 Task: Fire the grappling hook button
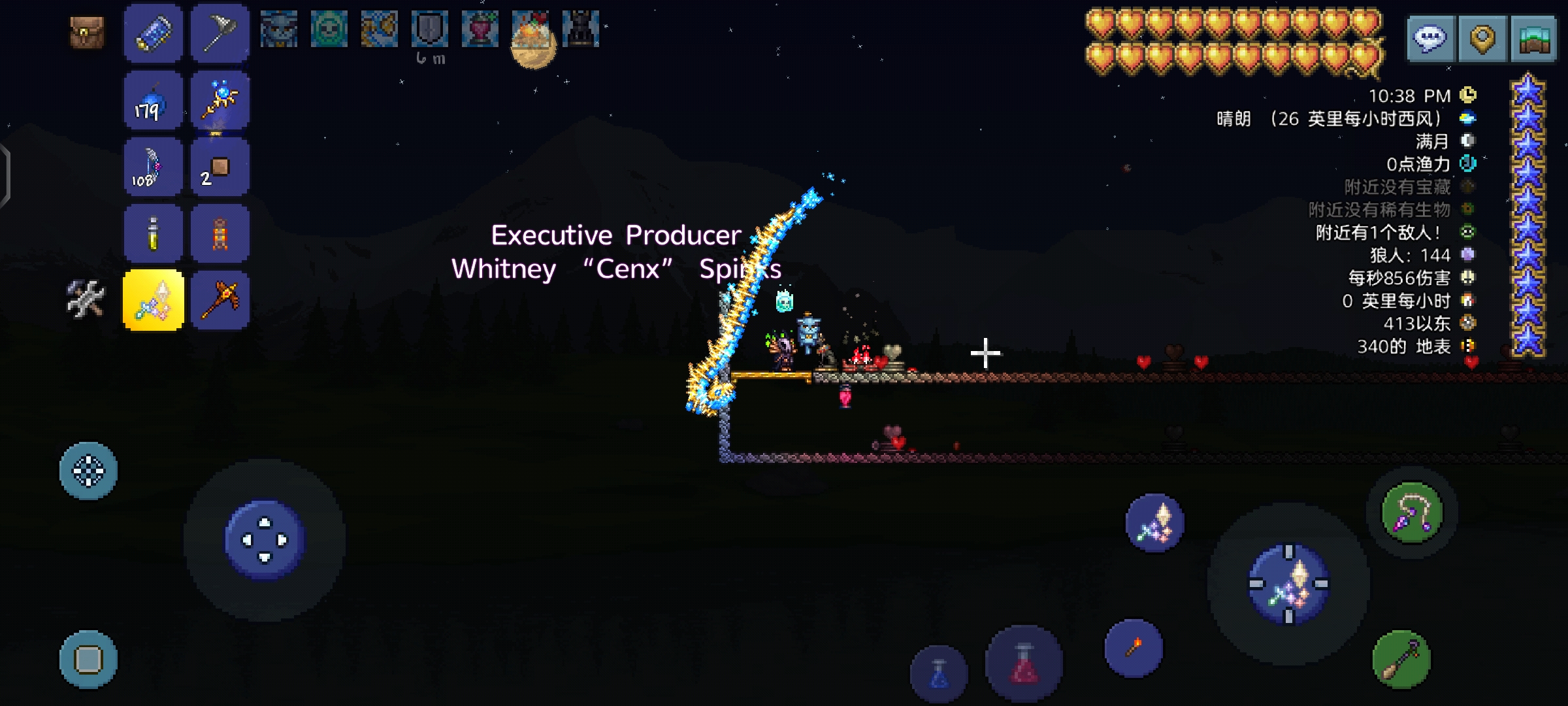[1412, 513]
